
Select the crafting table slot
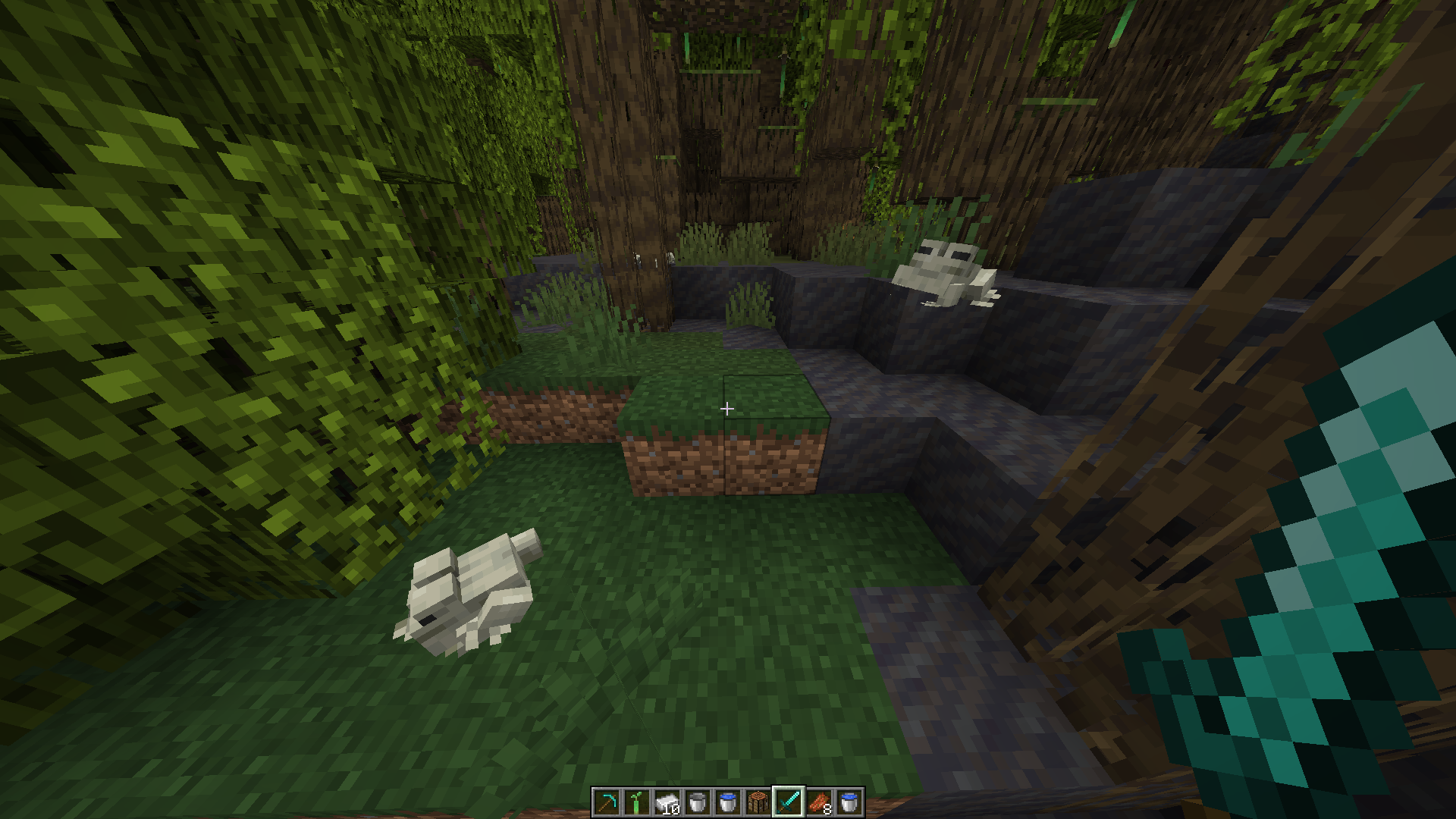click(758, 802)
